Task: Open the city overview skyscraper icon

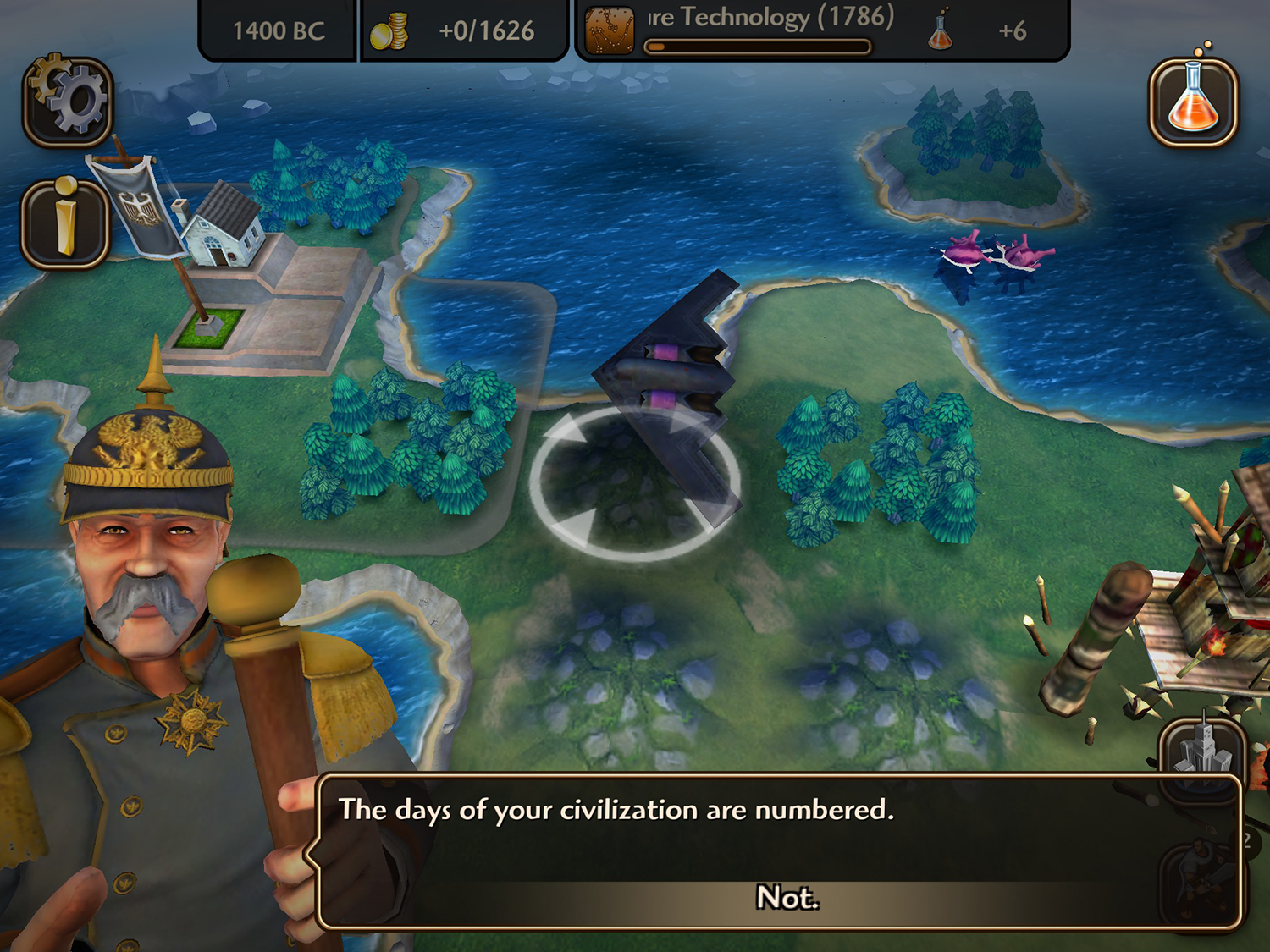Action: click(1203, 756)
